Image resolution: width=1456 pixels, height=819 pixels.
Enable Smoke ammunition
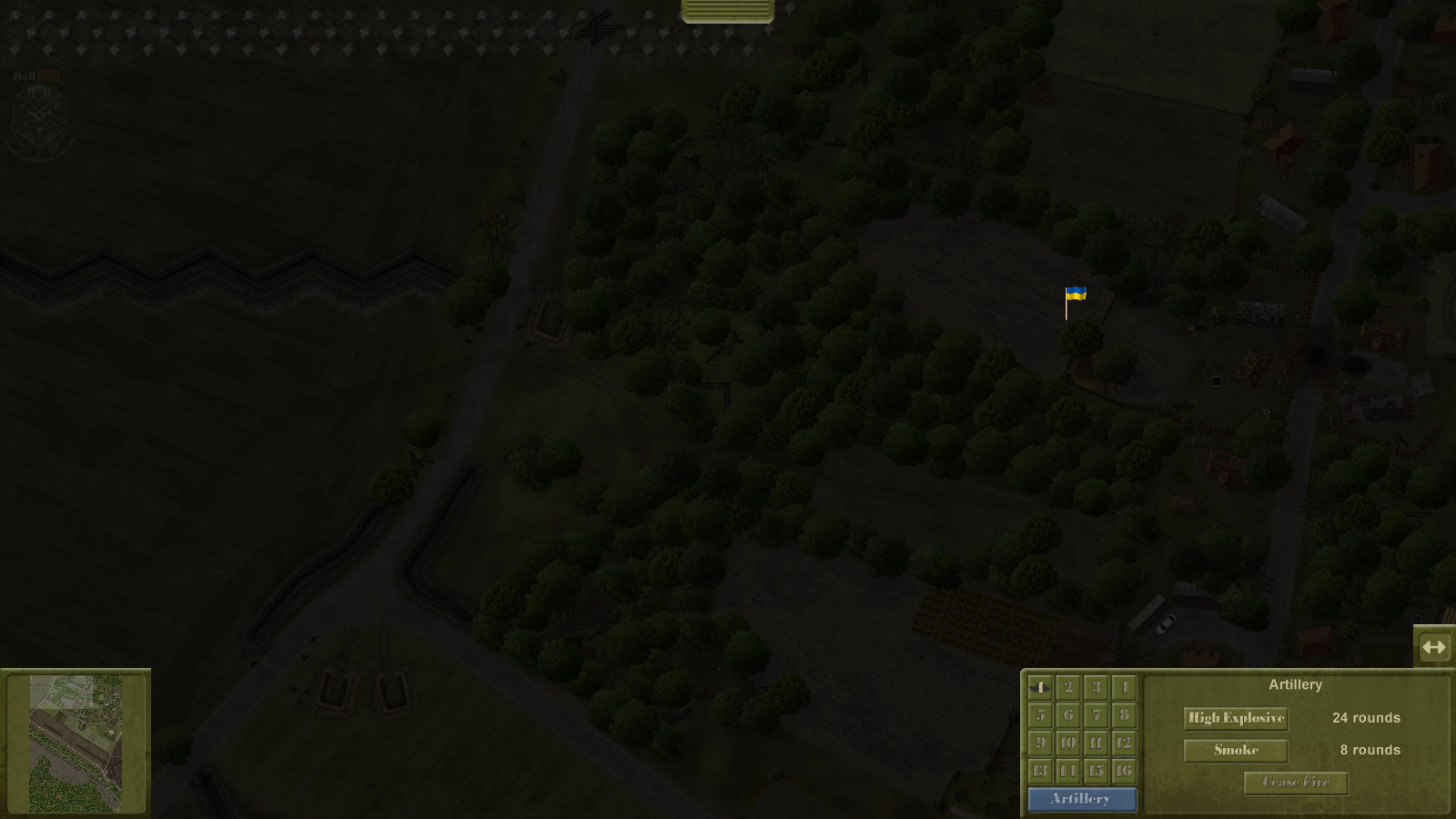pyautogui.click(x=1235, y=750)
